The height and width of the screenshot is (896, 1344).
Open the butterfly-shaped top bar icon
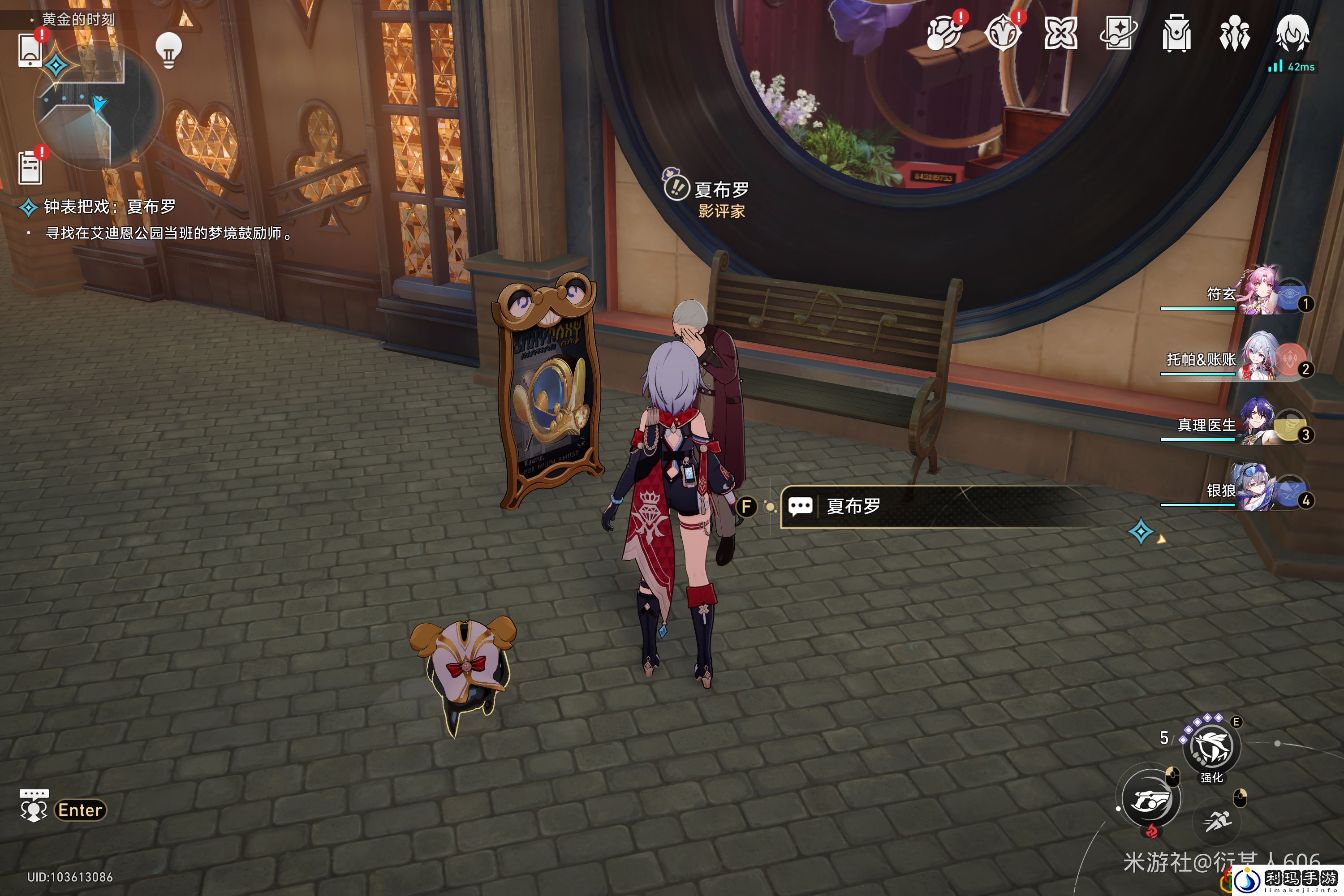(x=1060, y=33)
